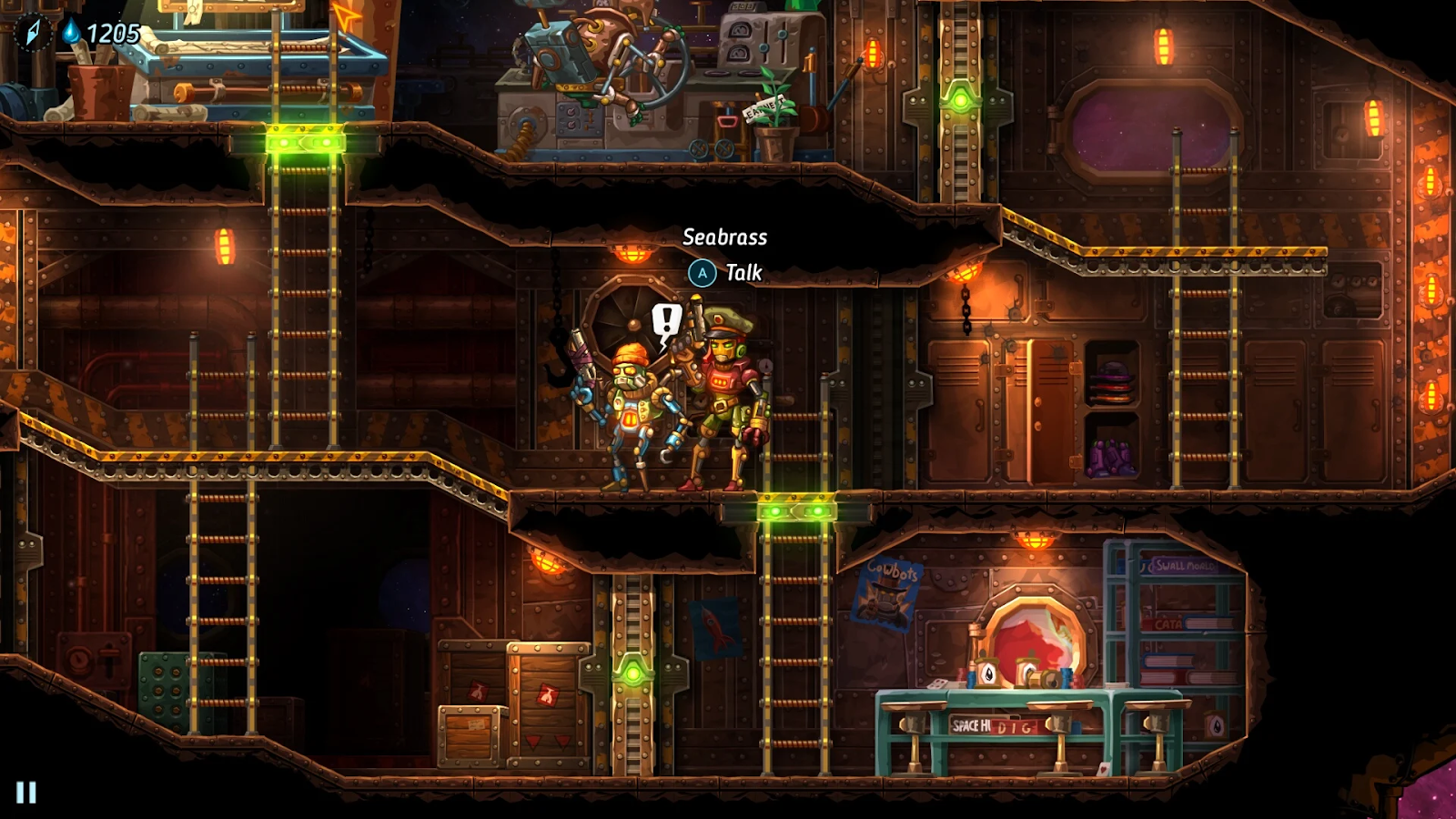Screen dimensions: 1456x819
Task: Open the compass needle icon beside the water count
Action: 33,33
